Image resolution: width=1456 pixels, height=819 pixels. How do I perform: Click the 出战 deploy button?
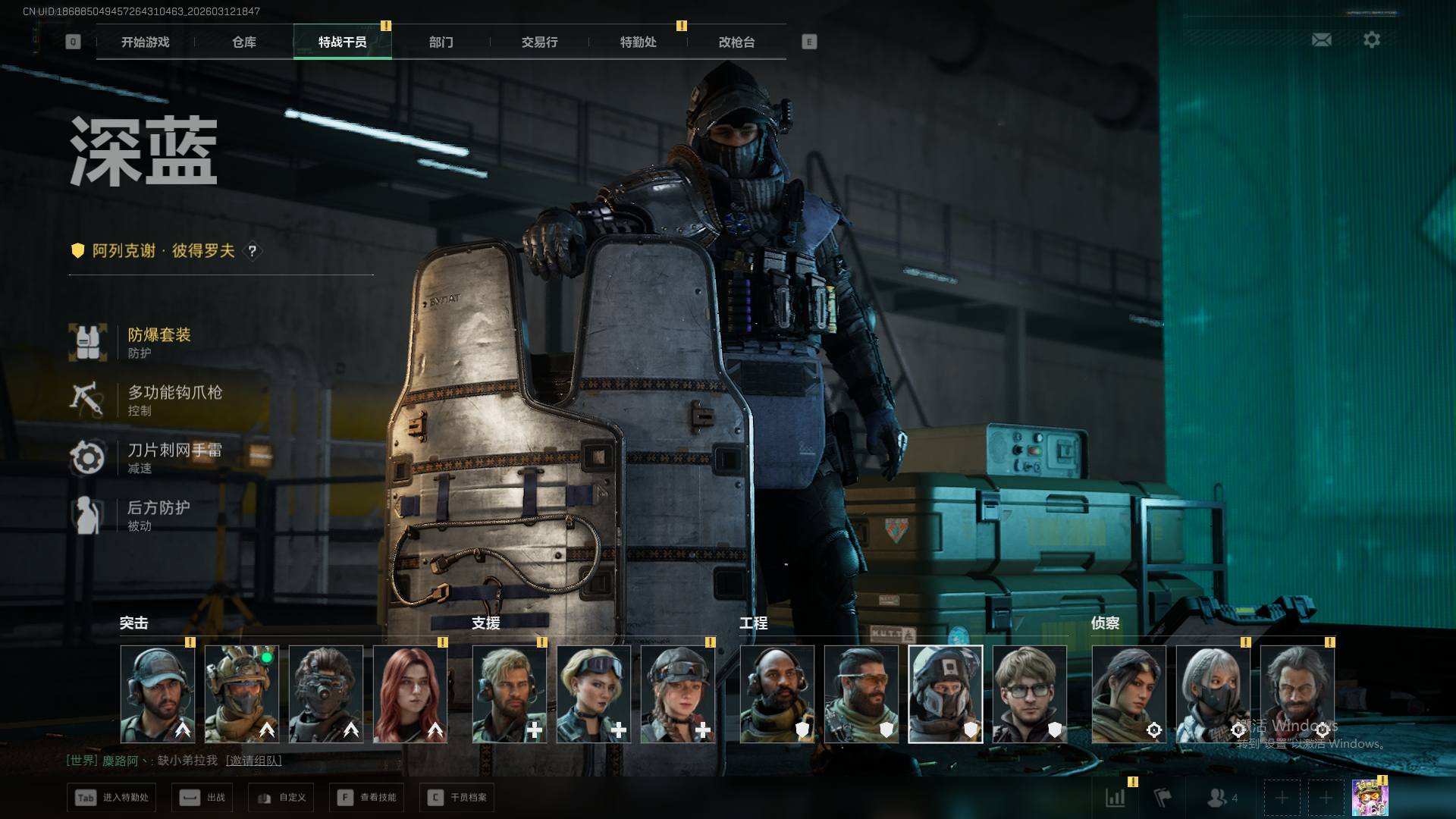pos(202,798)
